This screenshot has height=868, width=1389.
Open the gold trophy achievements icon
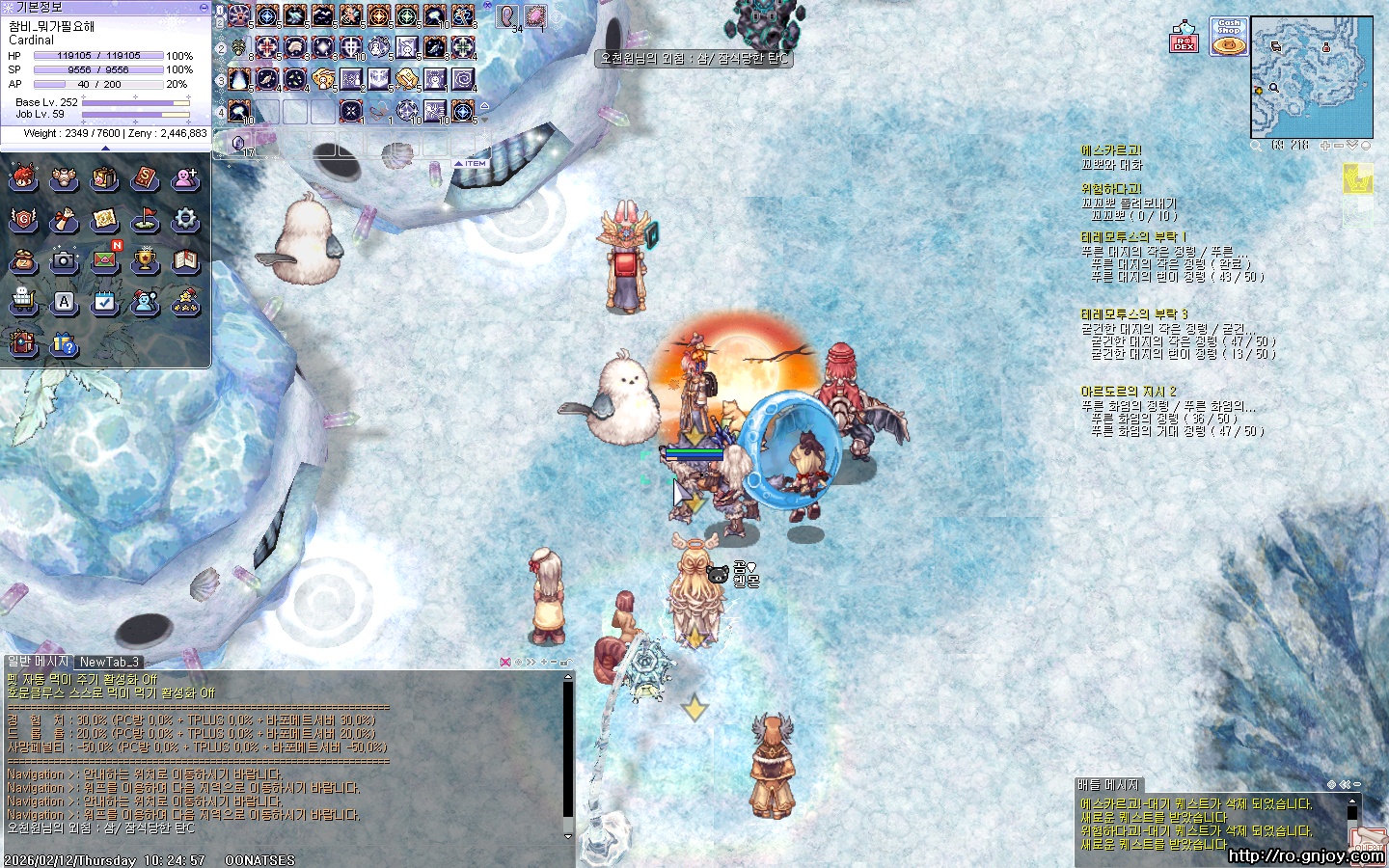coord(145,259)
